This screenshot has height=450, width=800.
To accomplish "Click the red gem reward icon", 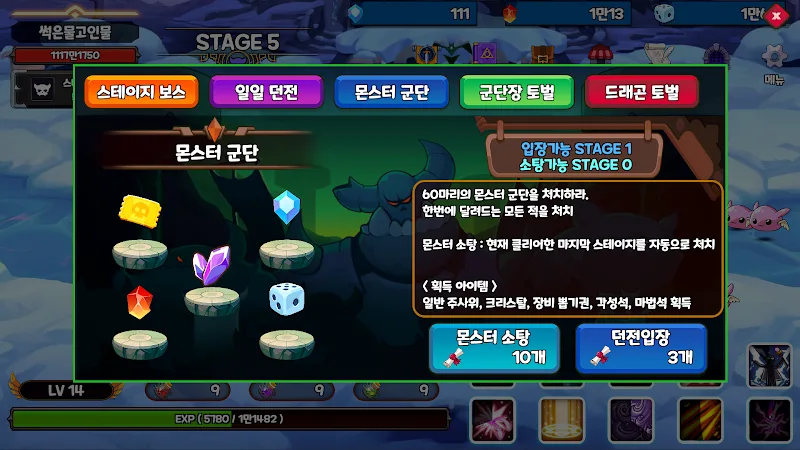I will point(139,300).
